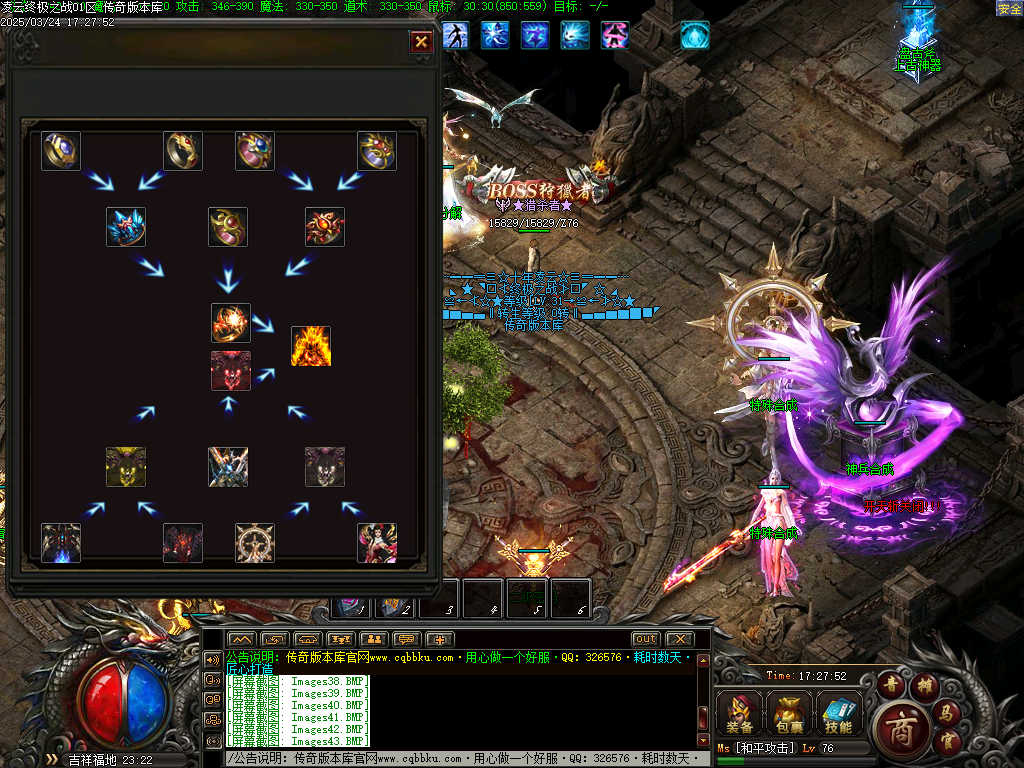Click the golden sun-wheel icon

click(255, 543)
